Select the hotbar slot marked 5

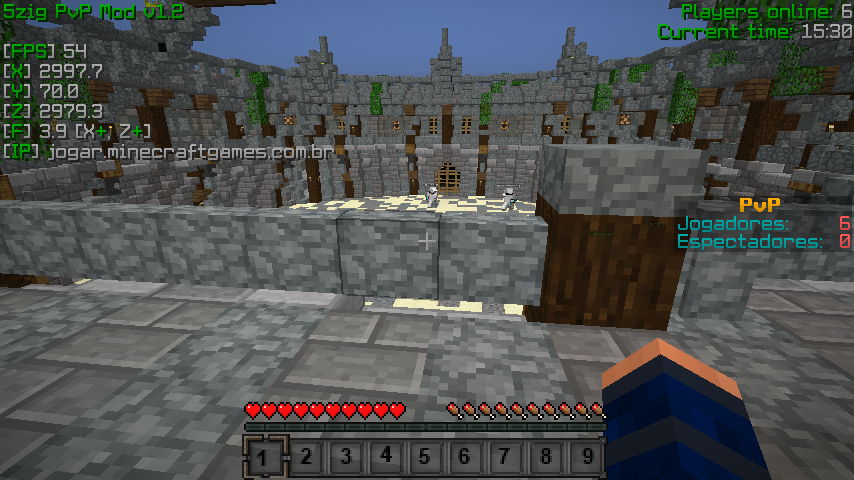click(x=425, y=457)
